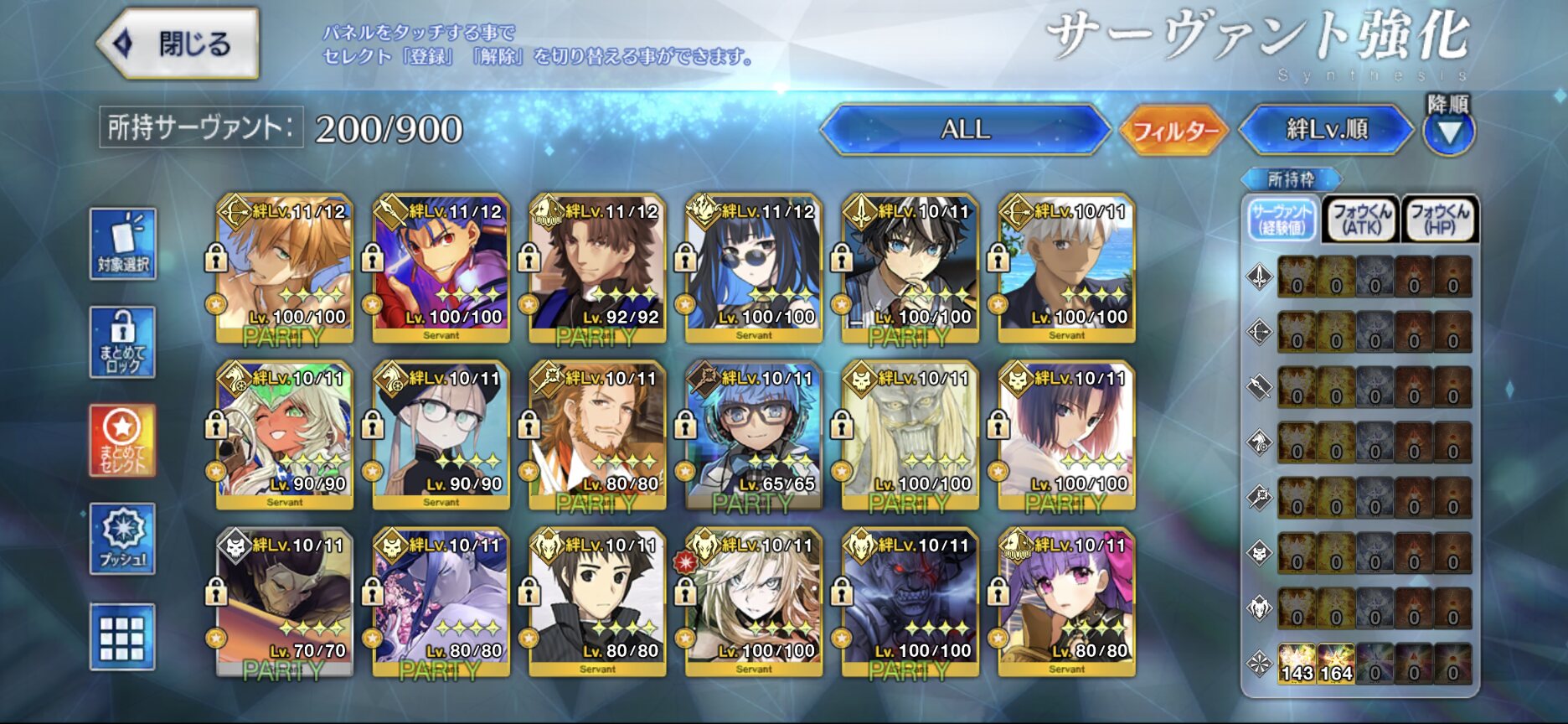Choose the Lv. 65/65 blue-haired glasses servant
This screenshot has height=724, width=1568.
754,435
